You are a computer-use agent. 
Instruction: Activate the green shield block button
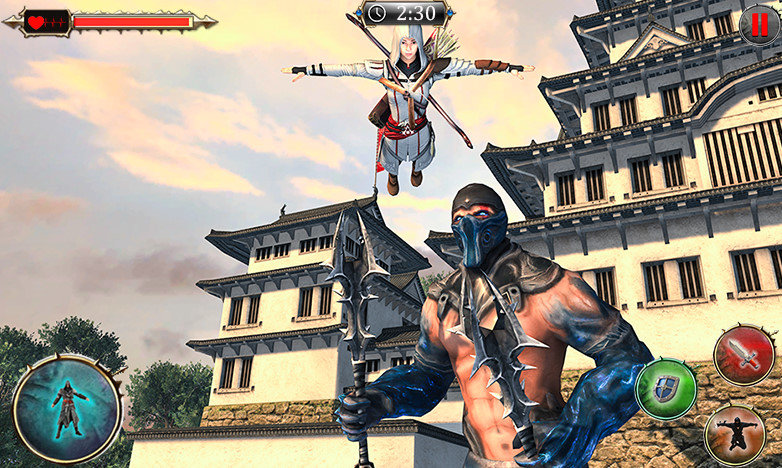coord(666,388)
